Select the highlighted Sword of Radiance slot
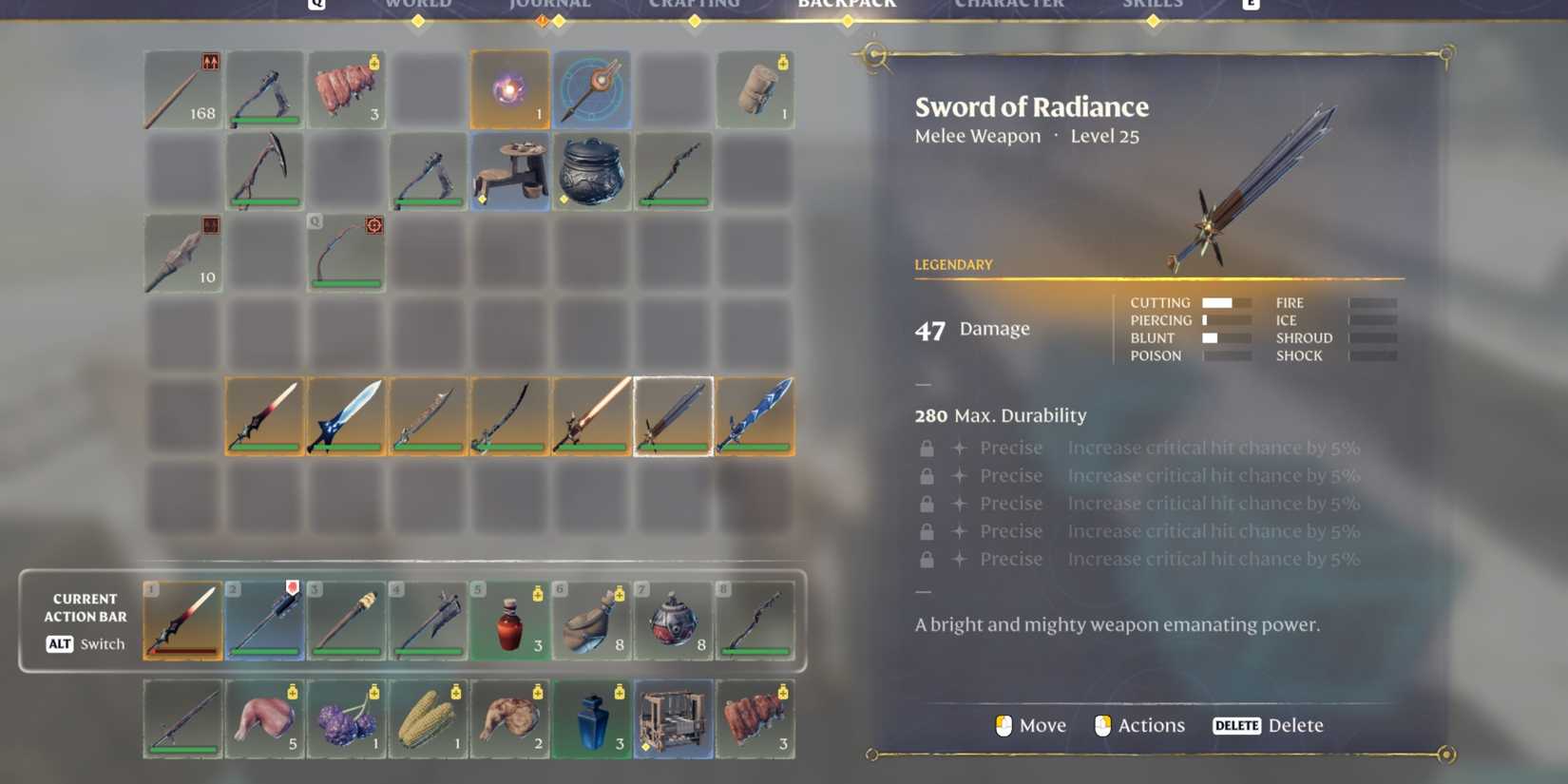The height and width of the screenshot is (784, 1568). pos(673,416)
